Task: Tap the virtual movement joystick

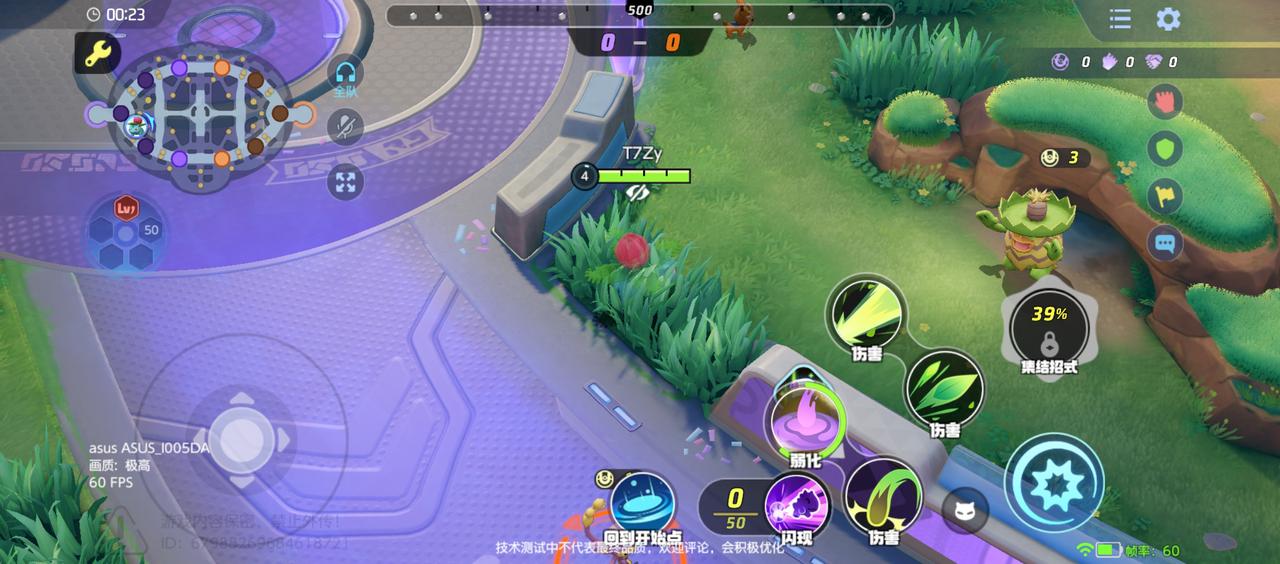Action: 241,436
